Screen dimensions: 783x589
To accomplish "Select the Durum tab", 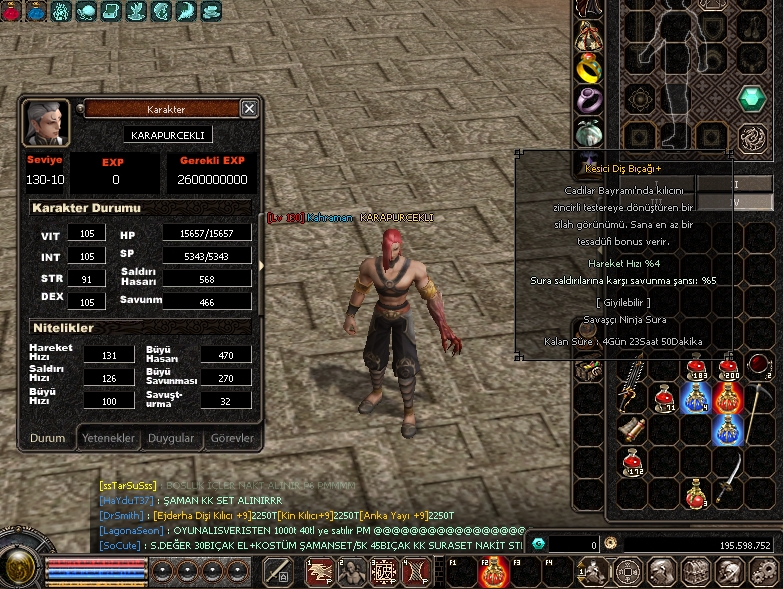I will coord(47,438).
